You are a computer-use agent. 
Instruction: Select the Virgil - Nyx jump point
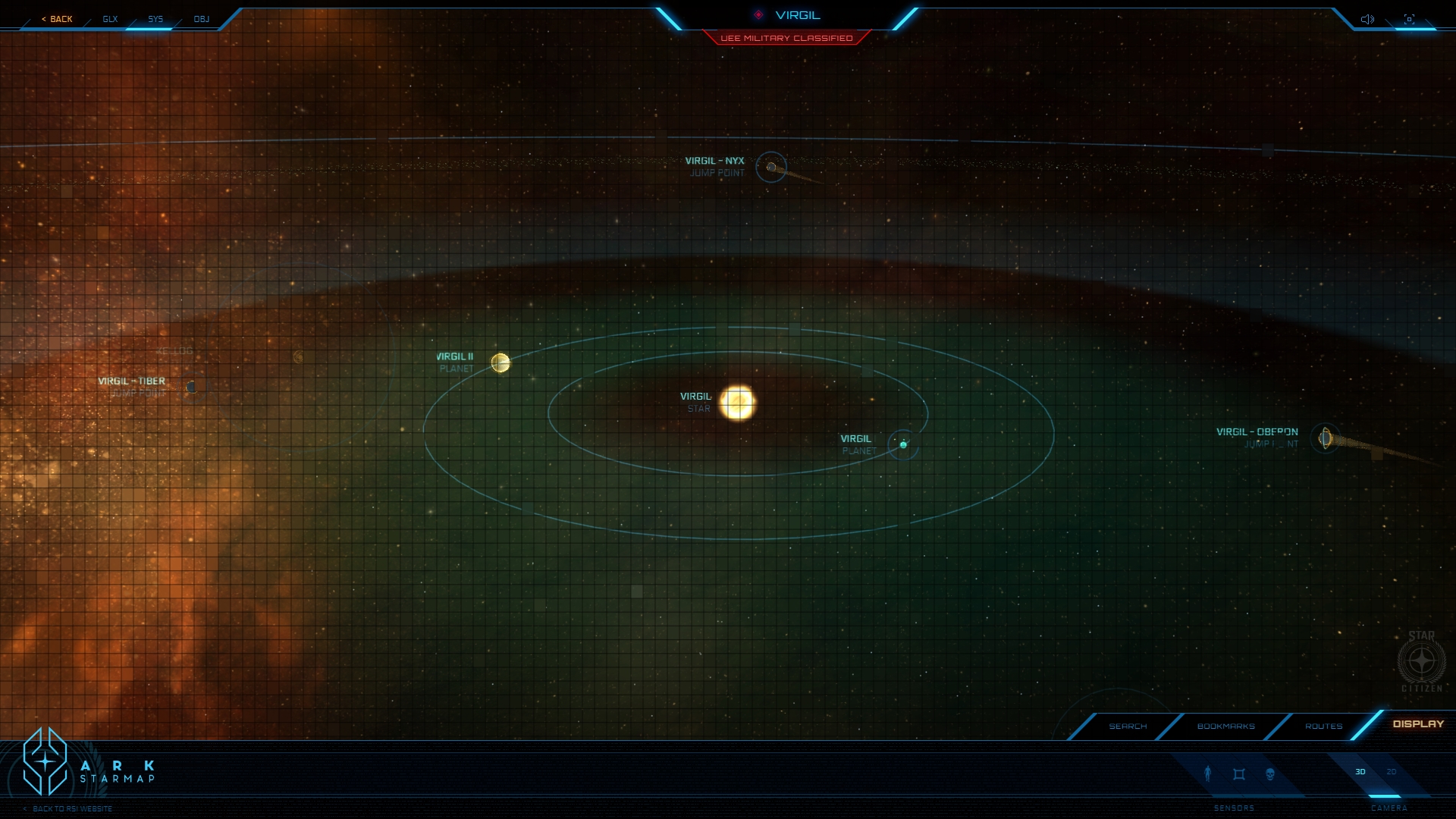pos(771,167)
